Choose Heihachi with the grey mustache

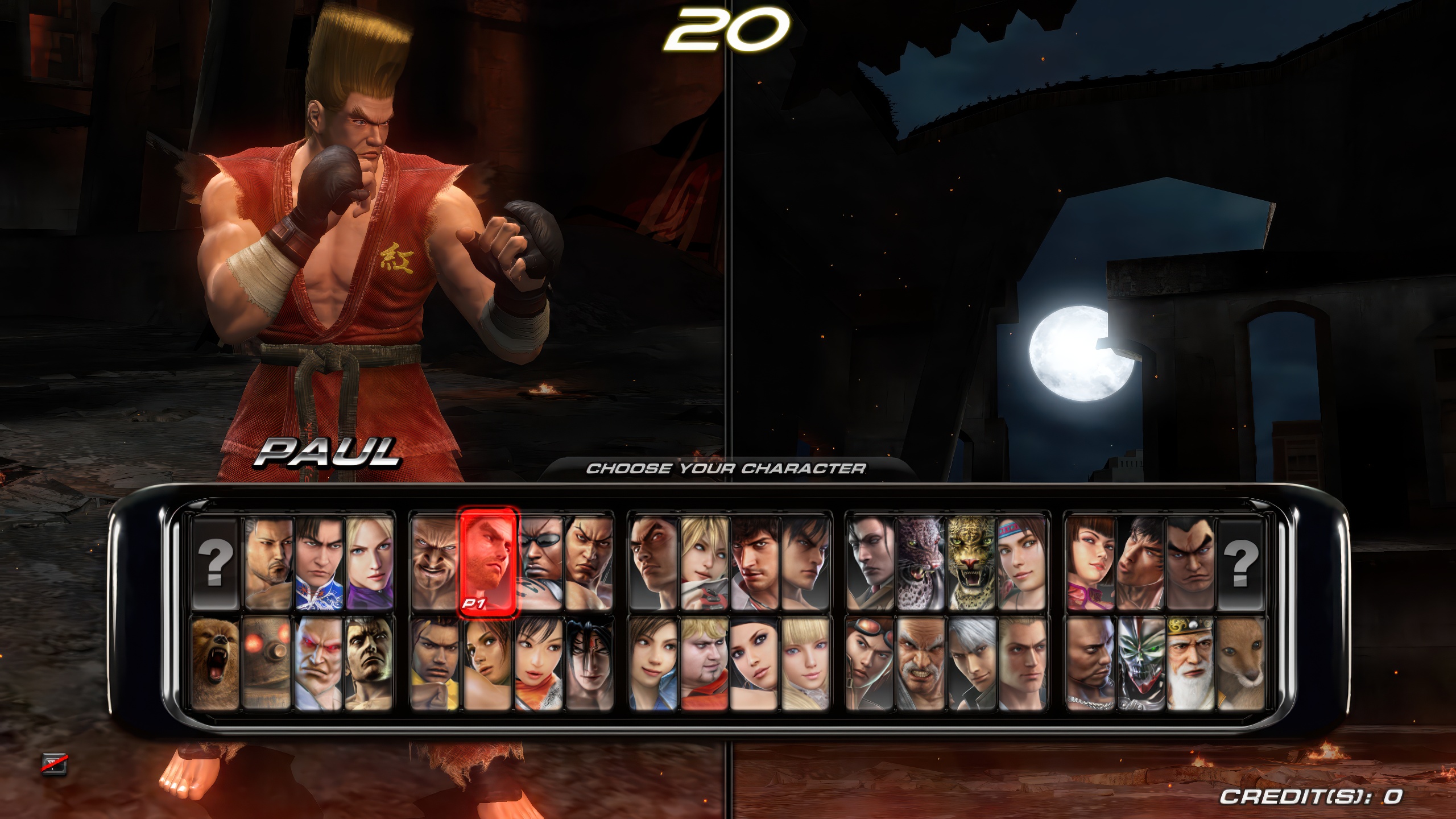[x=921, y=663]
